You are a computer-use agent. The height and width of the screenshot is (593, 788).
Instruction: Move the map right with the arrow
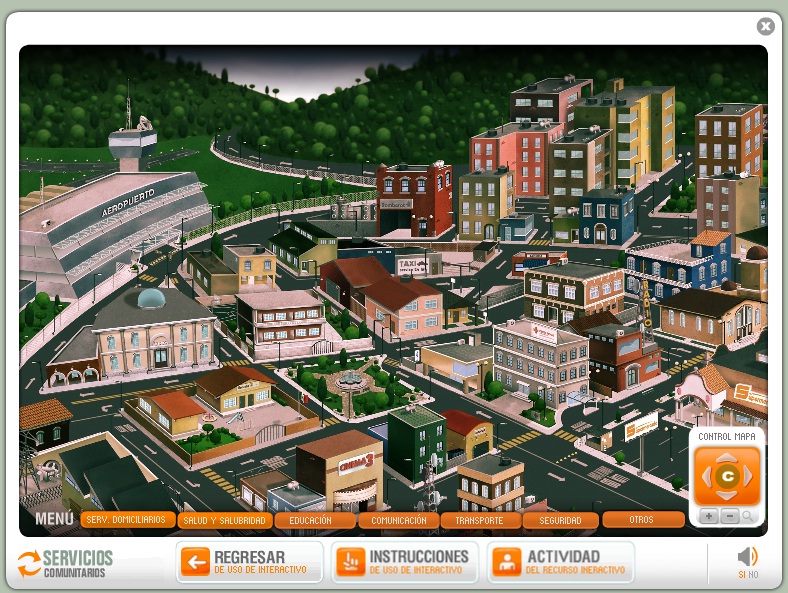(x=749, y=477)
